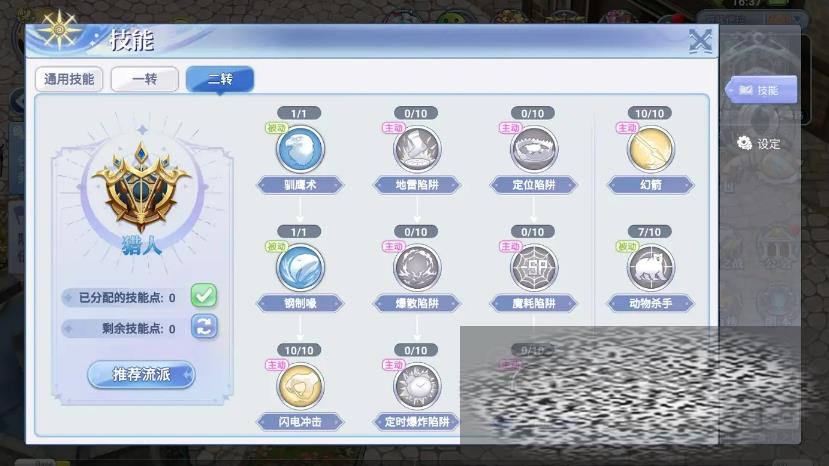The height and width of the screenshot is (466, 829).
Task: Open the 动物杀手 skill icon
Action: click(650, 268)
